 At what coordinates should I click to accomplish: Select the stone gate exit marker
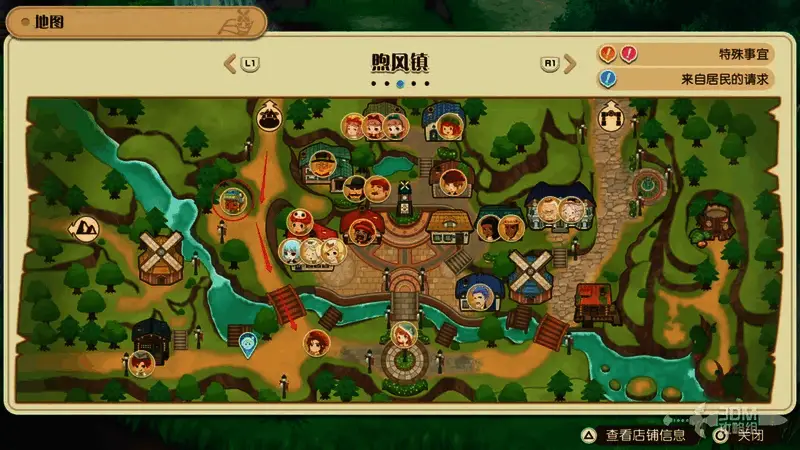click(611, 118)
